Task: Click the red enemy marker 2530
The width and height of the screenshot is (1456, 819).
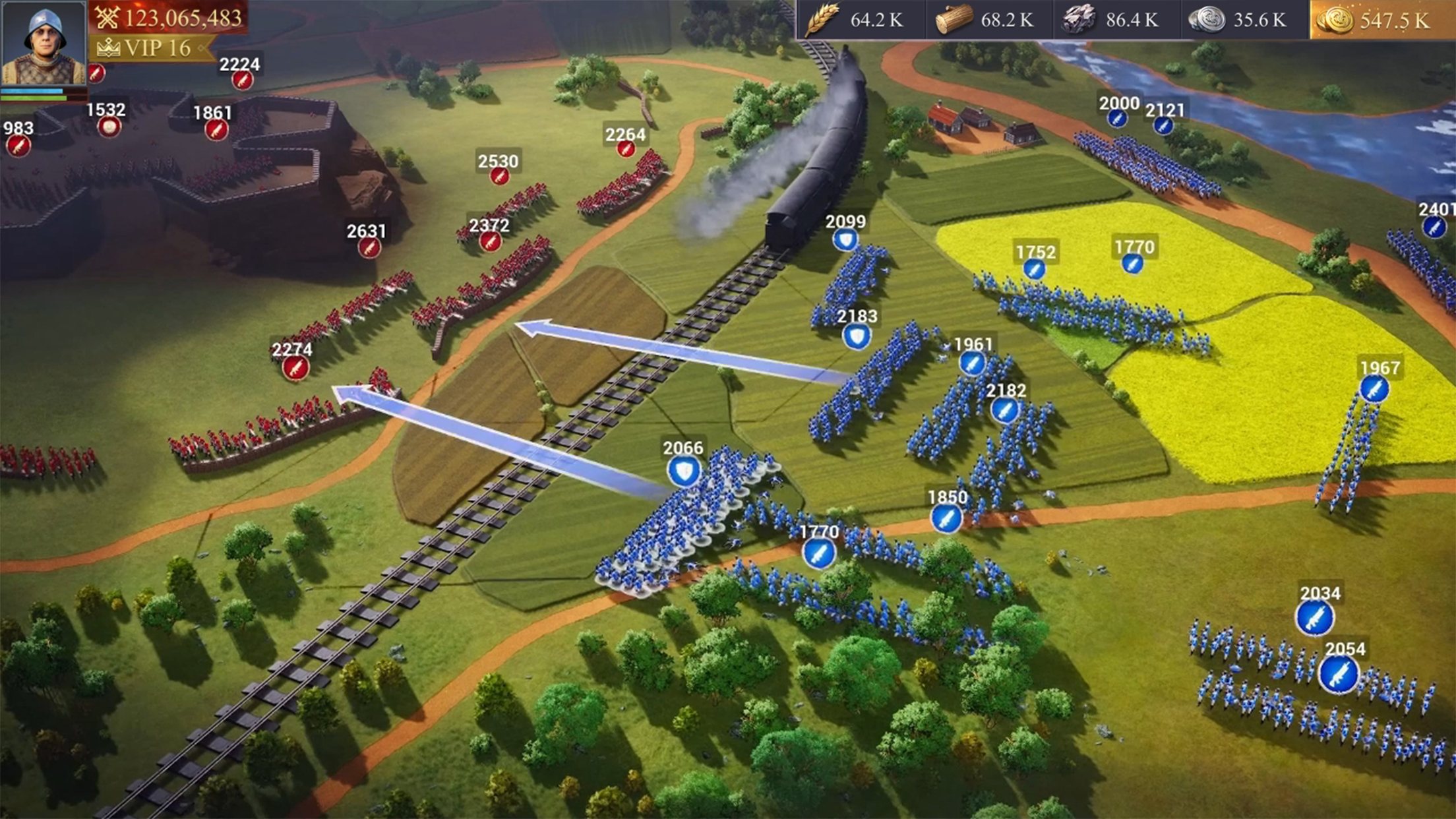Action: 499,176
